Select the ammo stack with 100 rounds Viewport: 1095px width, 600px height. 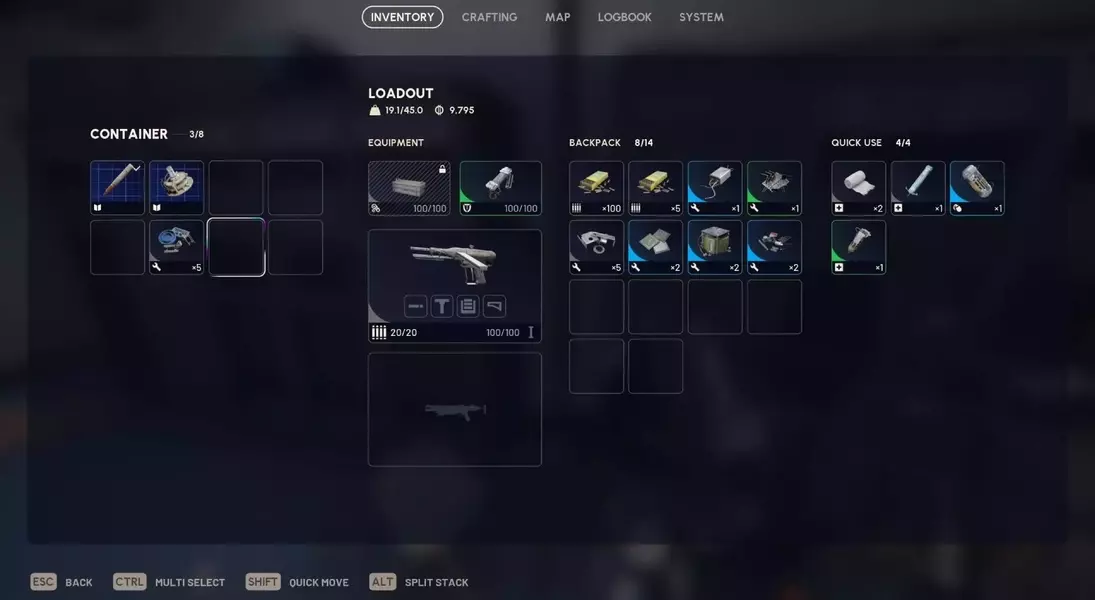point(596,188)
